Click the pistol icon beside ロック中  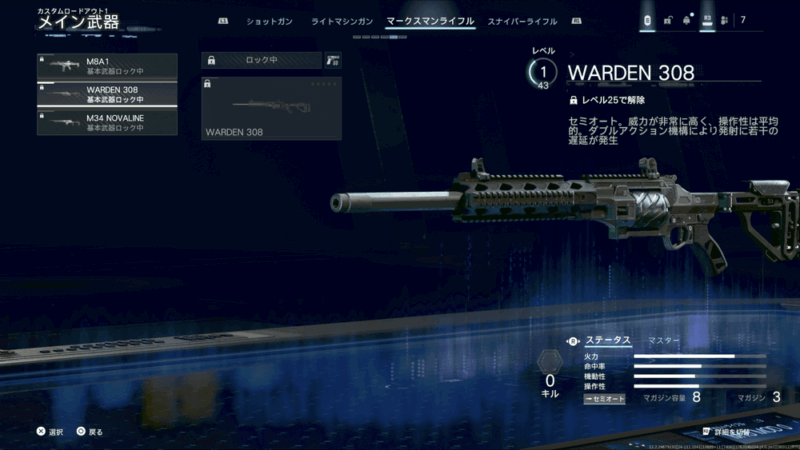(x=332, y=60)
